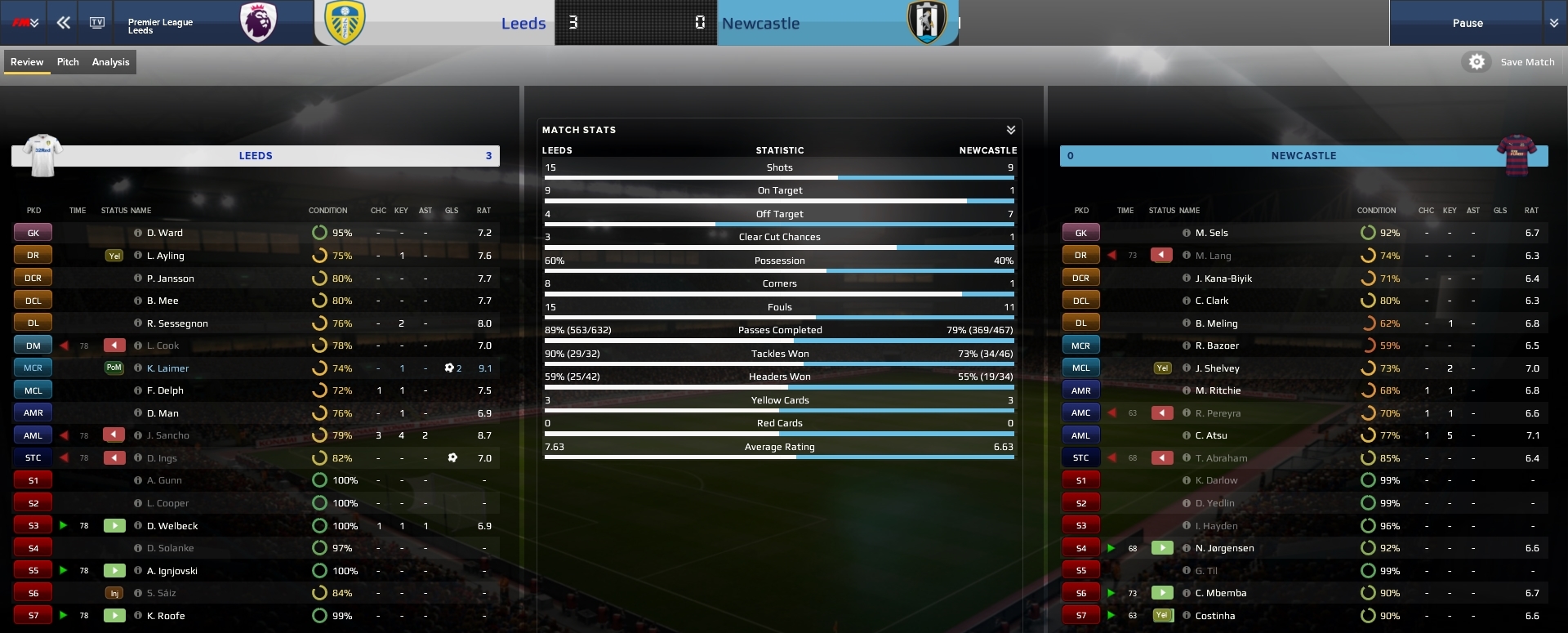Select substitute D. Welbeck
The image size is (1568, 633).
coord(172,526)
